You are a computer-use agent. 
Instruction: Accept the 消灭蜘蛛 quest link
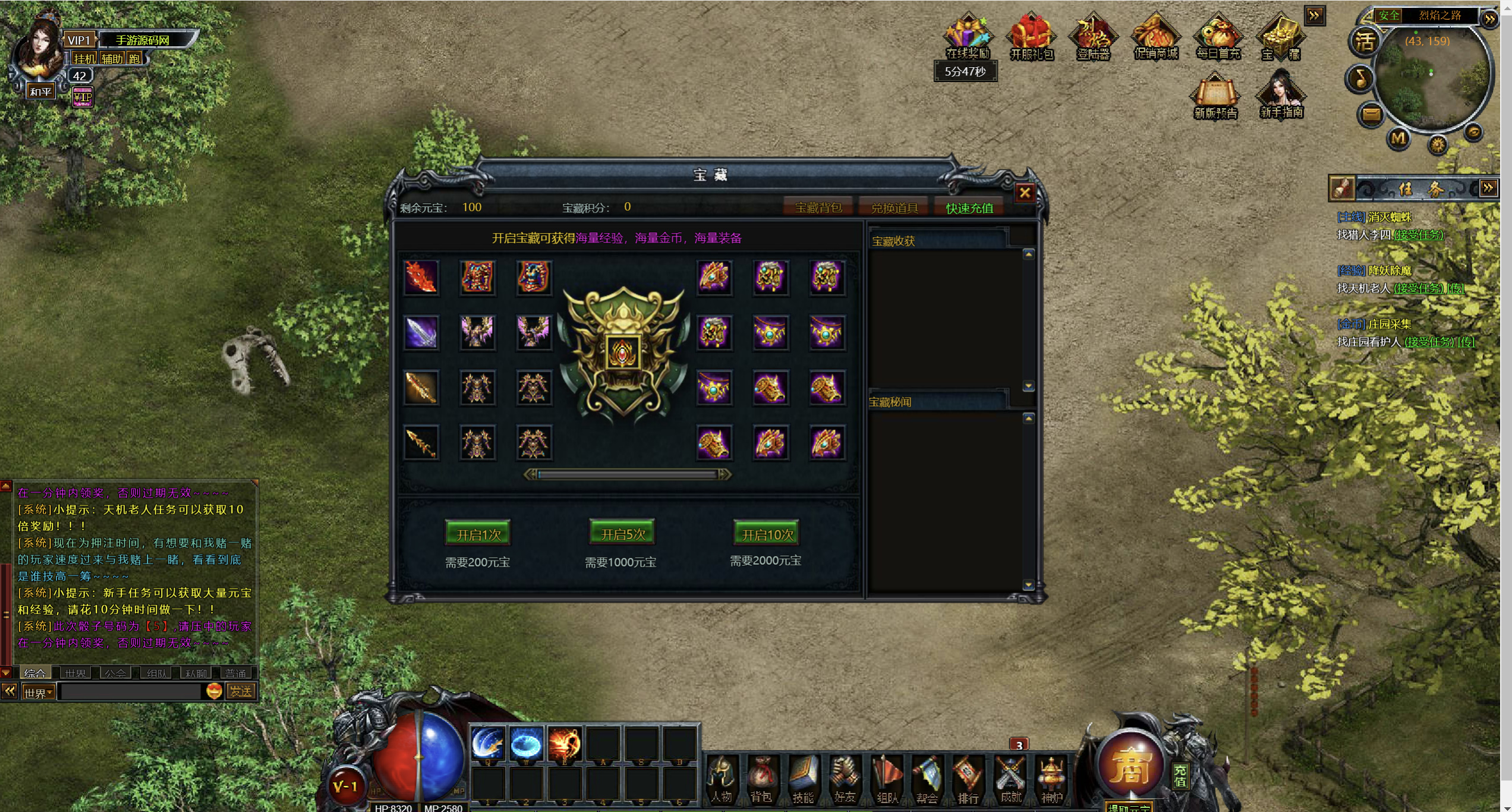(1418, 235)
